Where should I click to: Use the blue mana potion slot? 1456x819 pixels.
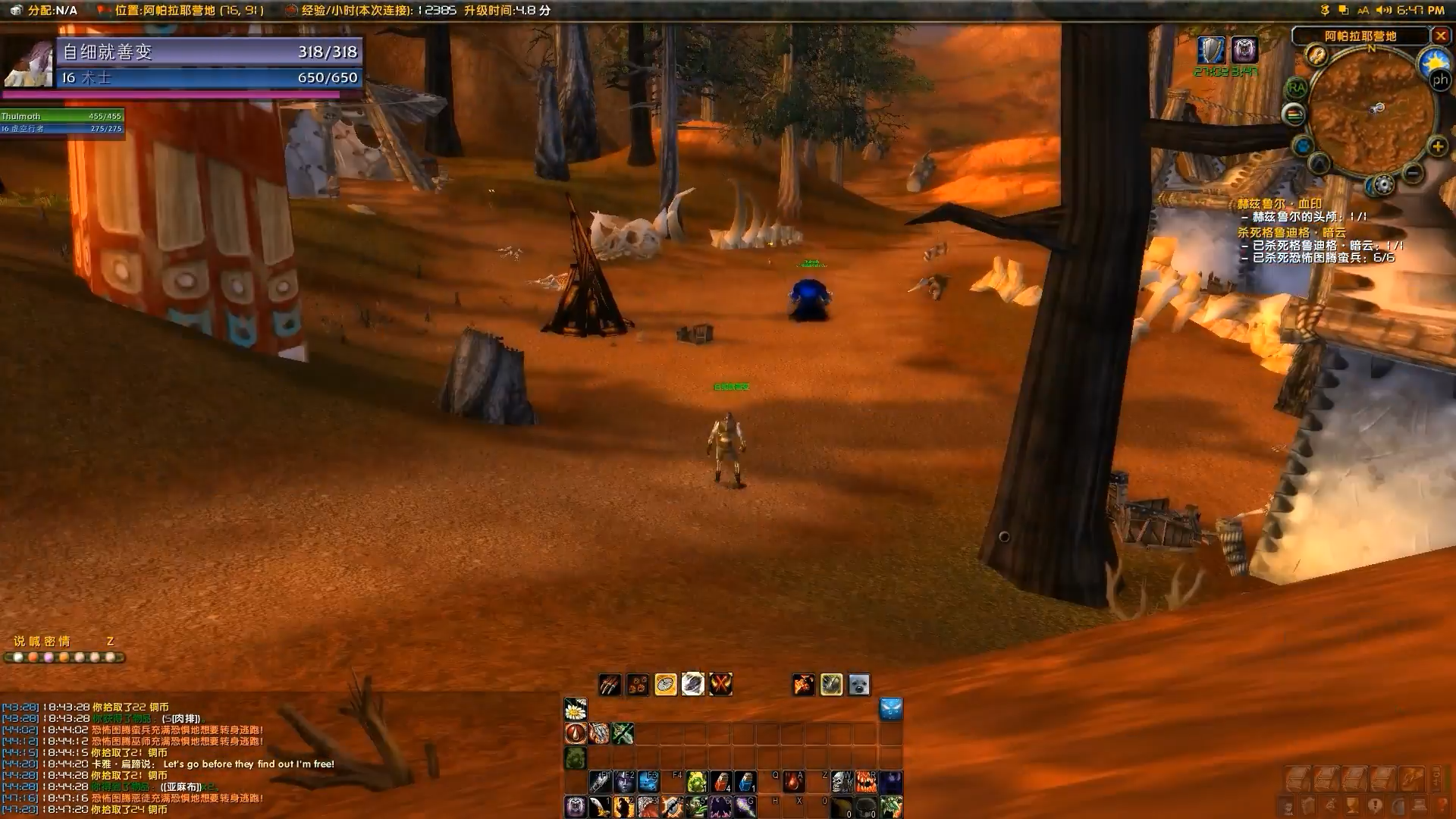tap(746, 781)
